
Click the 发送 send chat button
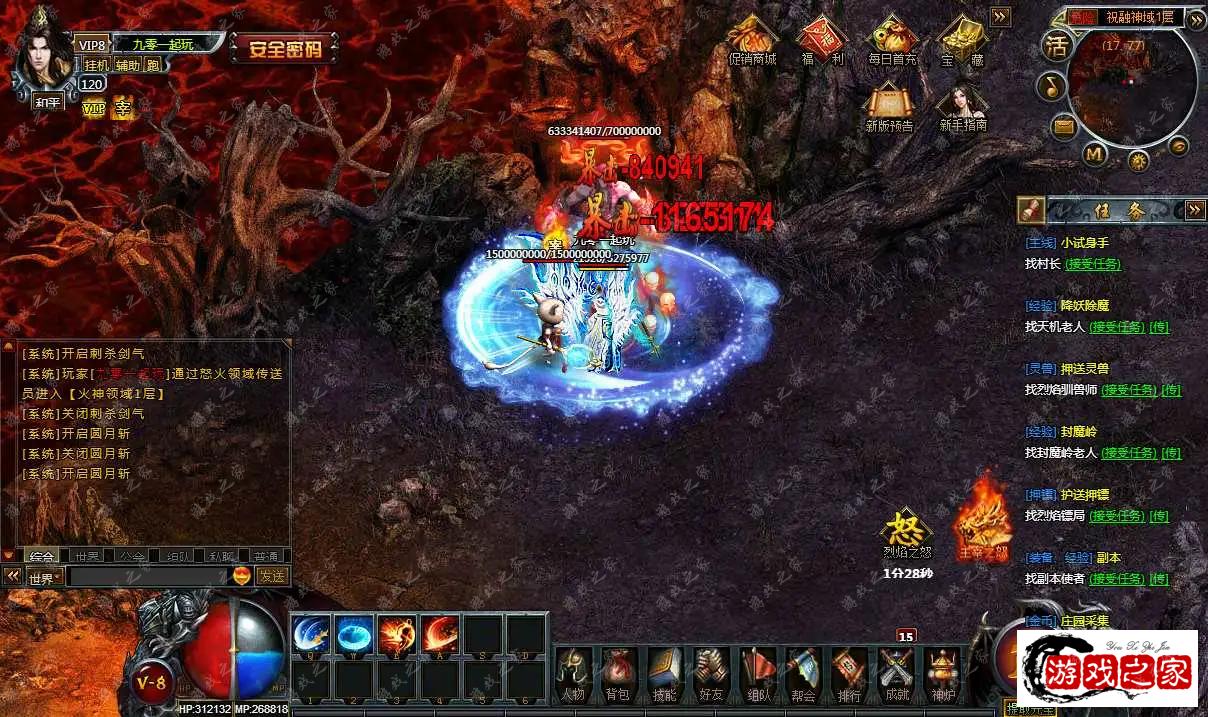271,576
